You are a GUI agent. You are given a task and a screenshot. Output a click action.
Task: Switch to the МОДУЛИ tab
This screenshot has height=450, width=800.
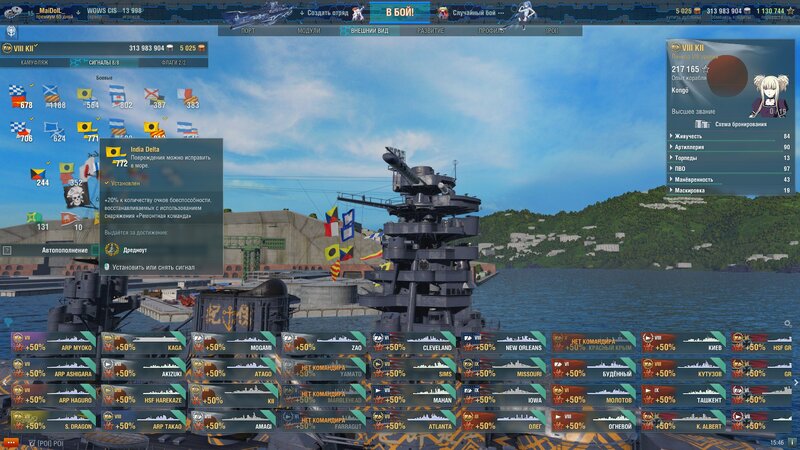point(309,31)
